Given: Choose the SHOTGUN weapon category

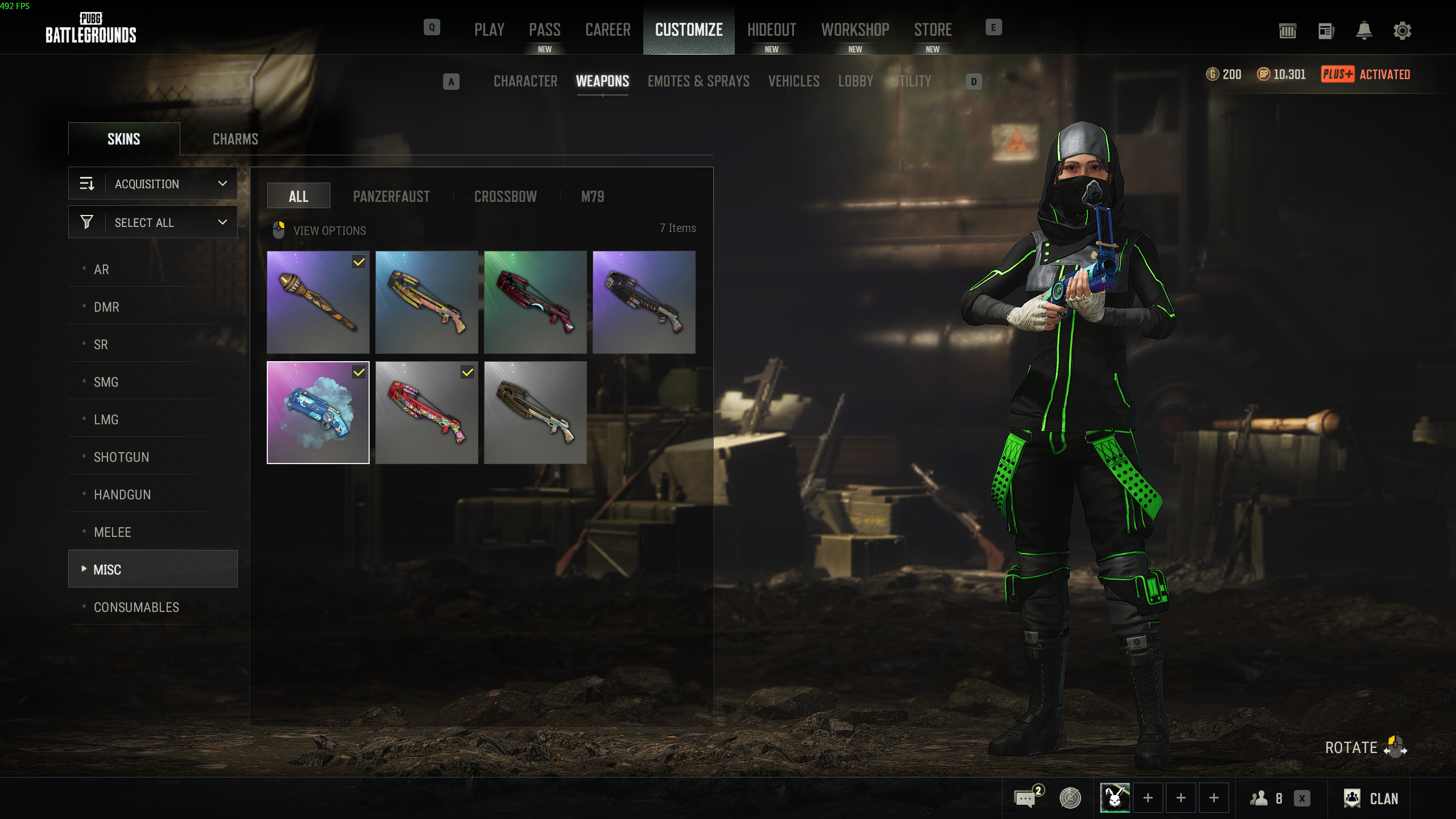Looking at the screenshot, I should (x=121, y=457).
